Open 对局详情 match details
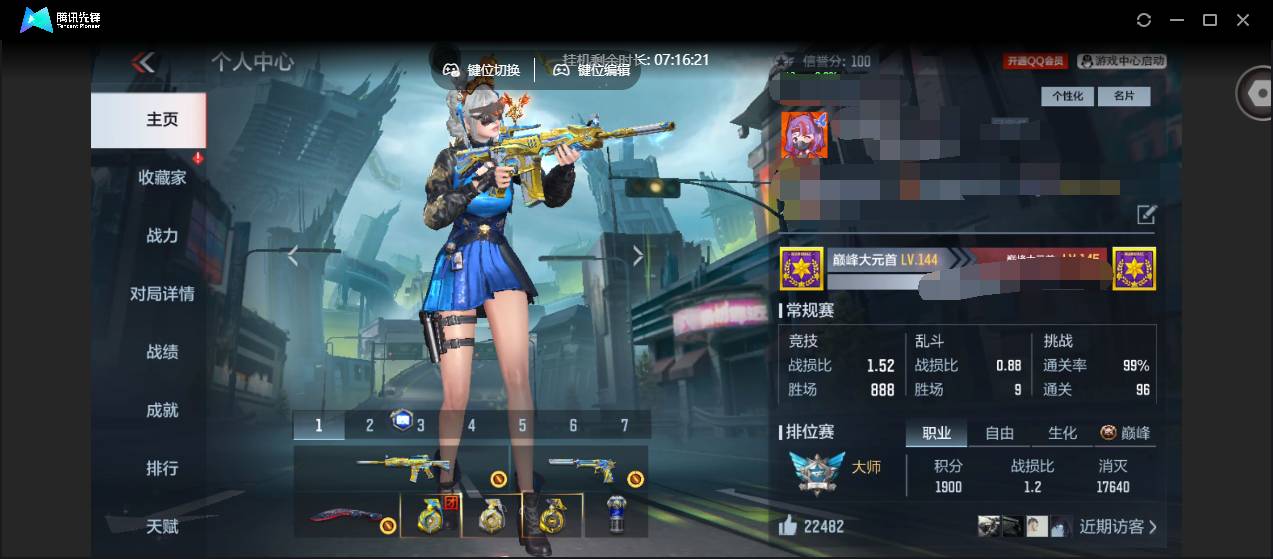Viewport: 1273px width, 559px height. click(x=162, y=293)
